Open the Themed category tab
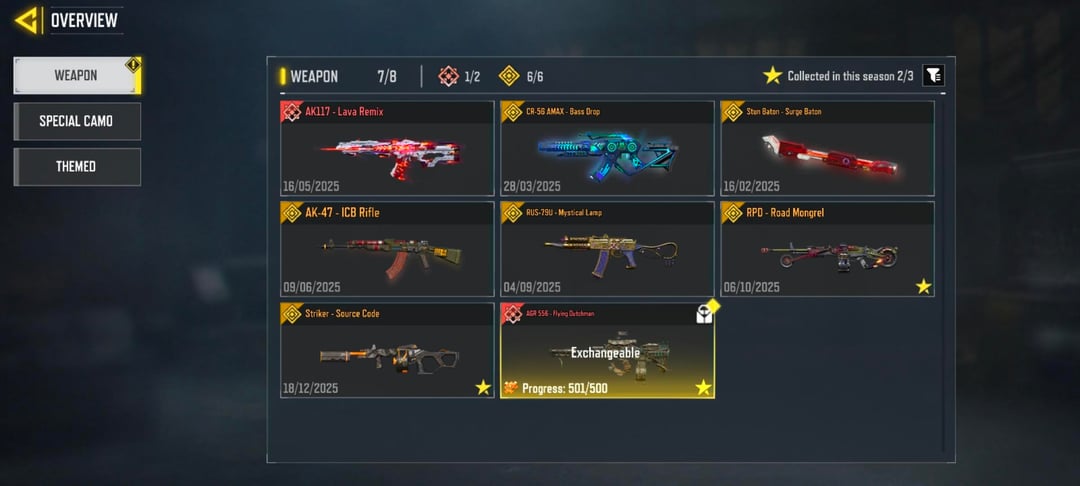 [76, 166]
